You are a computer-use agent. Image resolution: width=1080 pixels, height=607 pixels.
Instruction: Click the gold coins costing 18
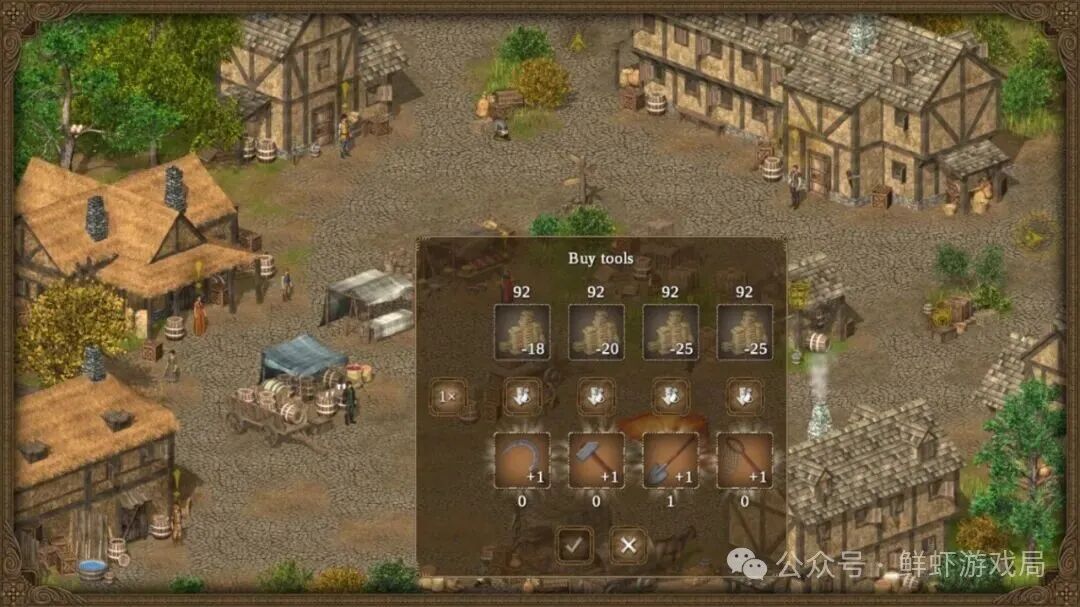point(522,332)
